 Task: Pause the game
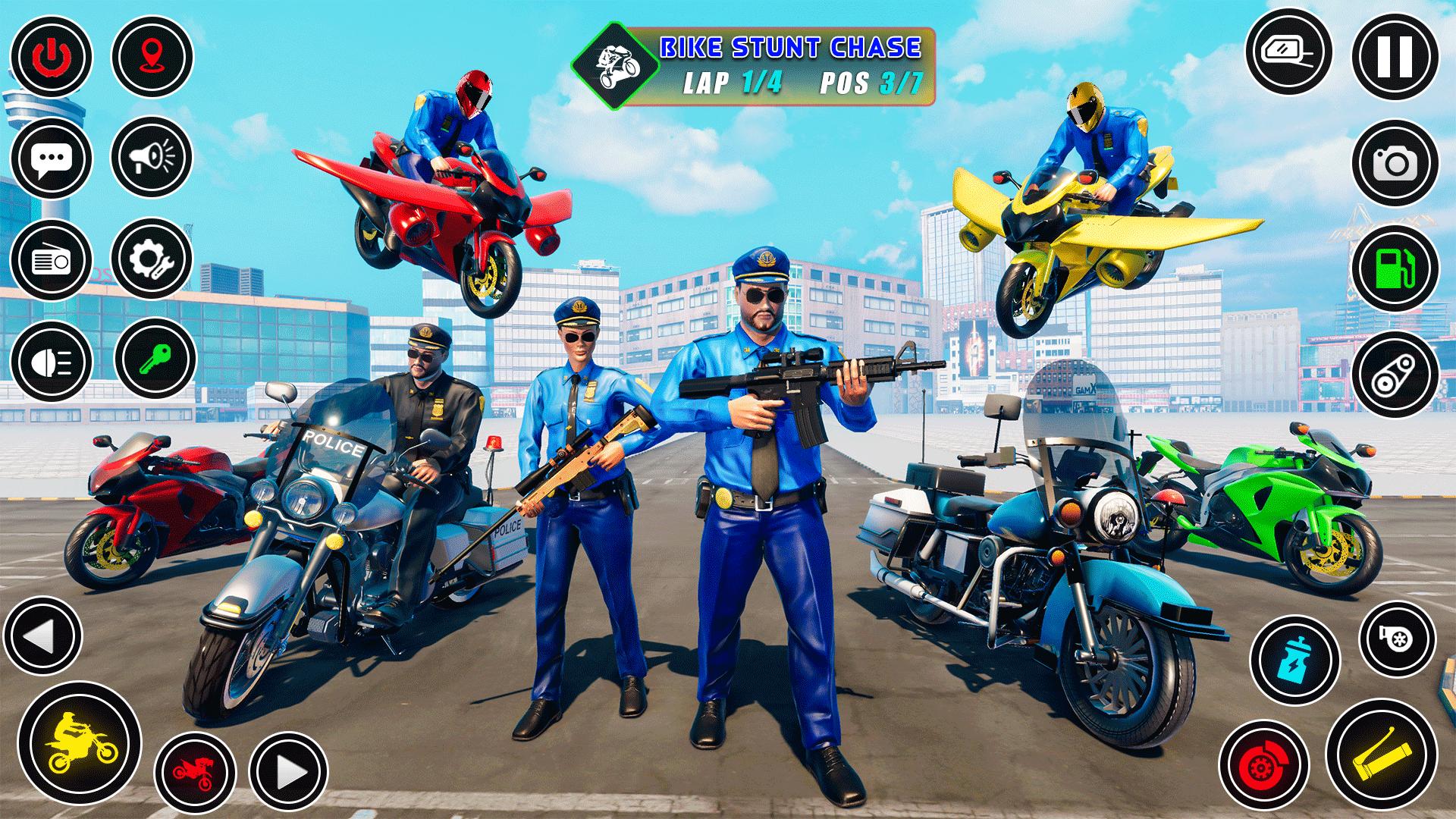pyautogui.click(x=1394, y=56)
